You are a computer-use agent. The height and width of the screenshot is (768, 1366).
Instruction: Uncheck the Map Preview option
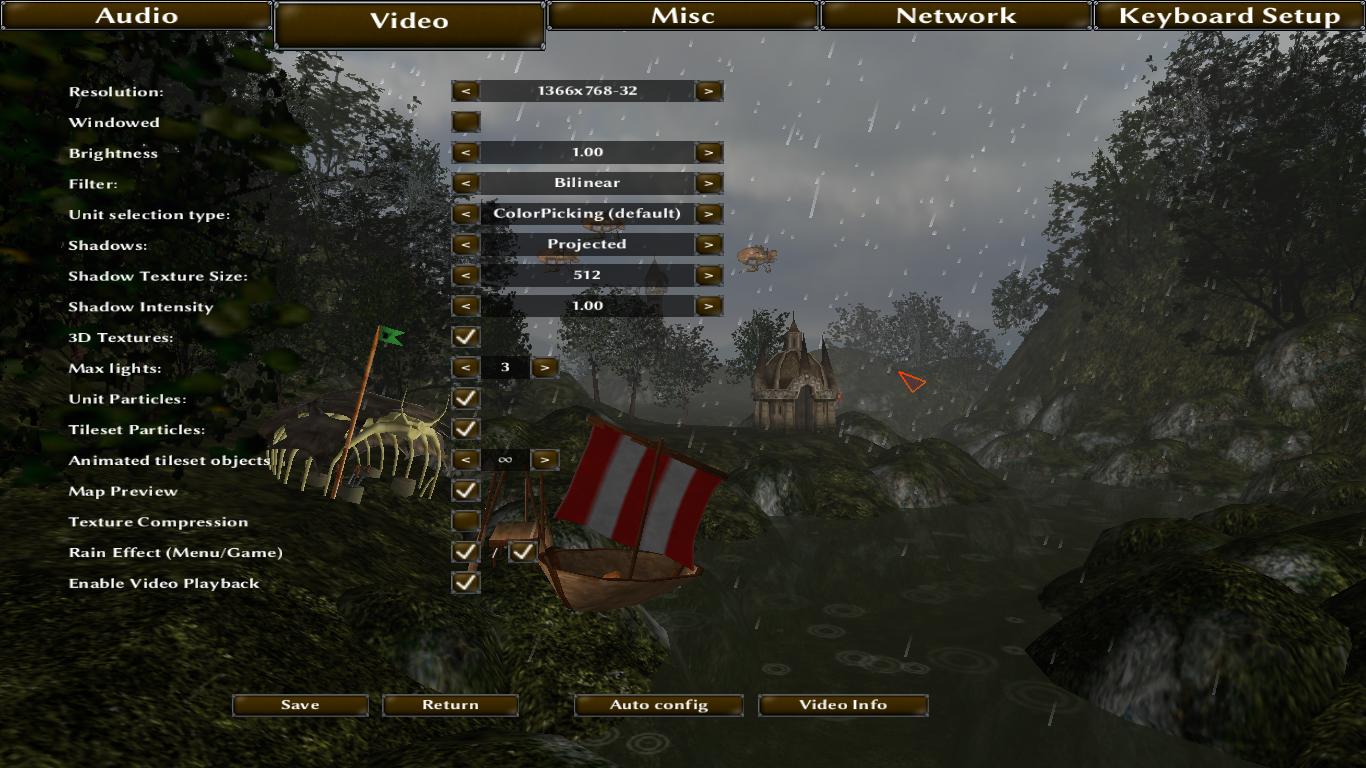coord(465,490)
